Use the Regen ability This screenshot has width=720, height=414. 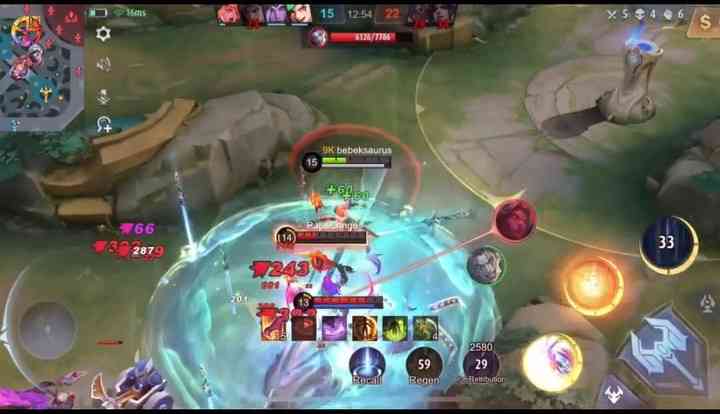point(424,364)
